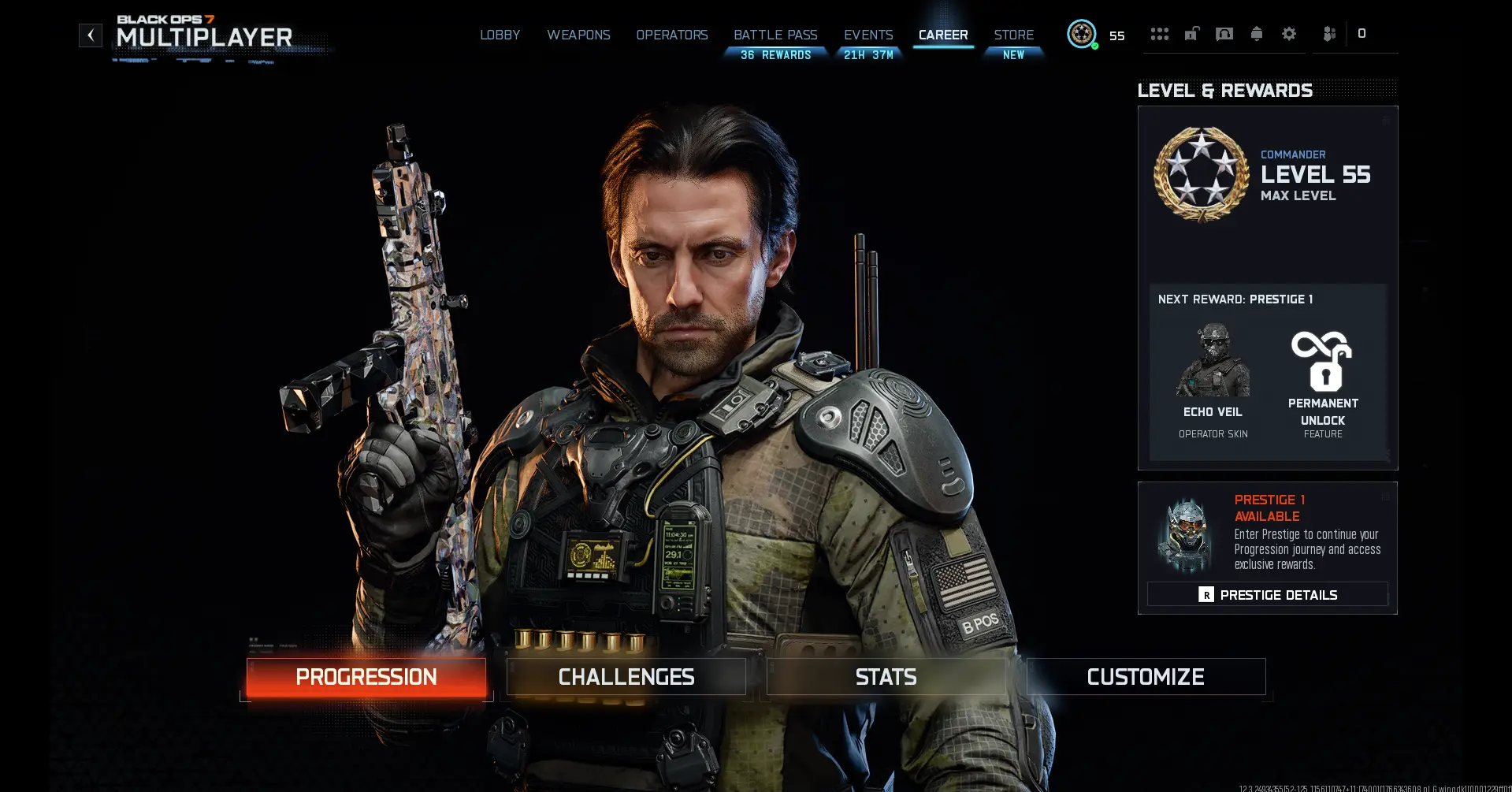This screenshot has width=1512, height=792.
Task: Switch to the Challenges tab
Action: (625, 676)
